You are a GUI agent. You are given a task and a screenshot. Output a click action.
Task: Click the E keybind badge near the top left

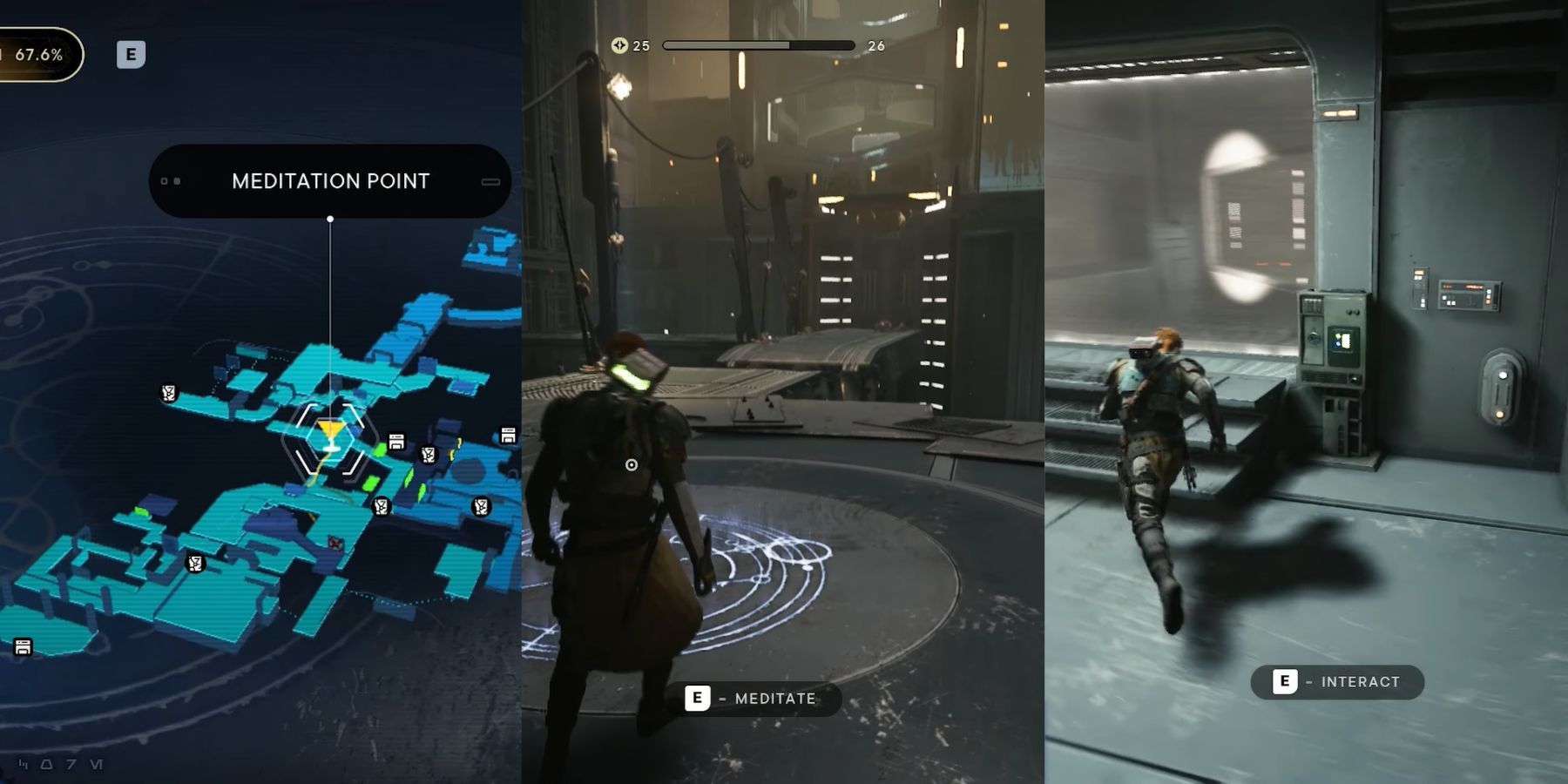click(131, 55)
